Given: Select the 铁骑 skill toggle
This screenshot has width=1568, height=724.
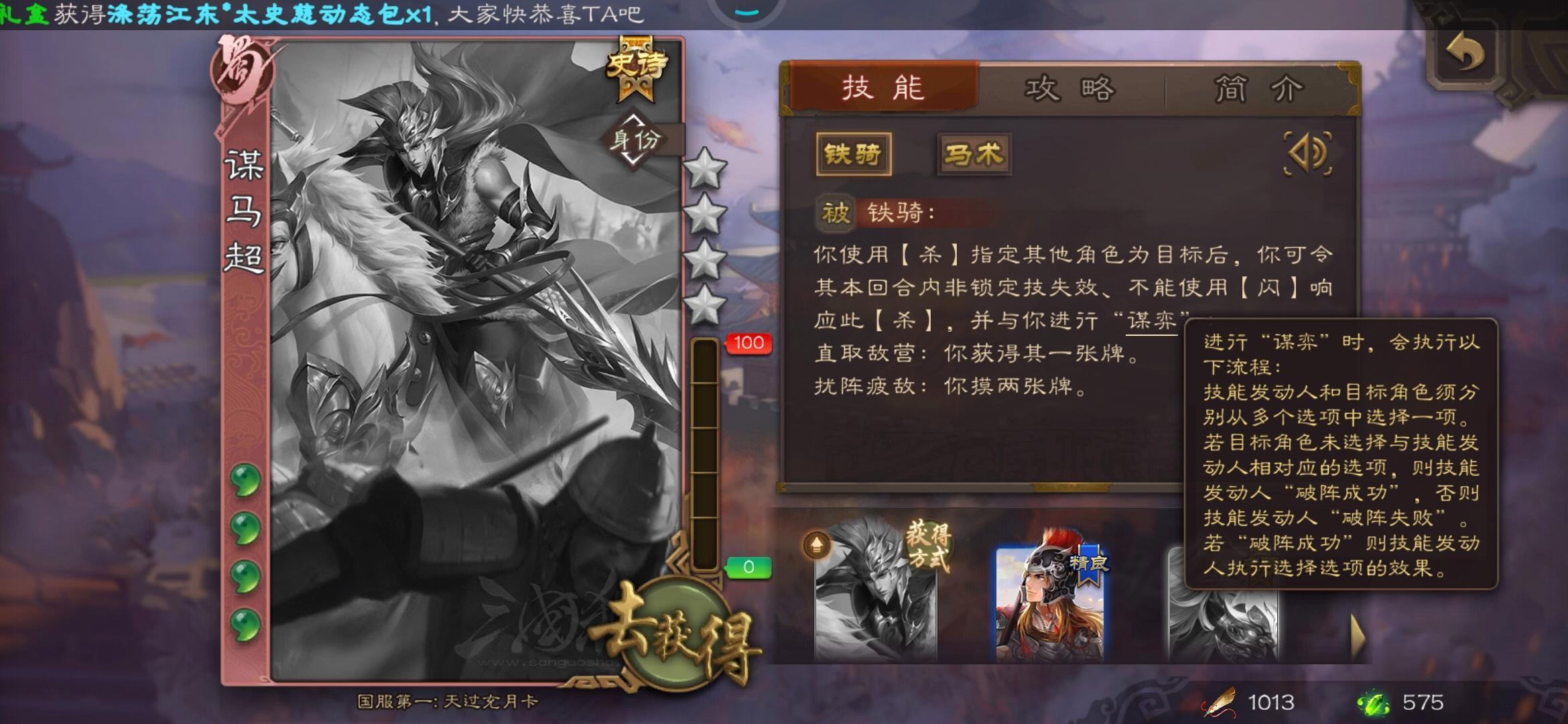Looking at the screenshot, I should pos(855,153).
